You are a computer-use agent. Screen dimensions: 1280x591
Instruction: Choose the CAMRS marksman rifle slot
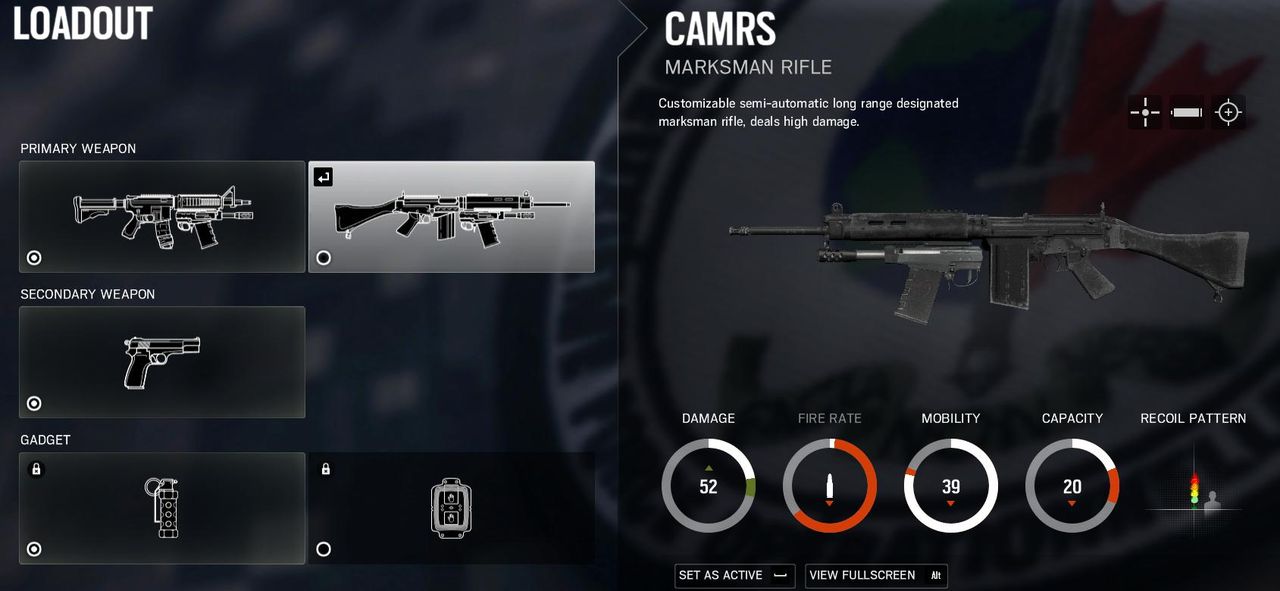coord(451,216)
